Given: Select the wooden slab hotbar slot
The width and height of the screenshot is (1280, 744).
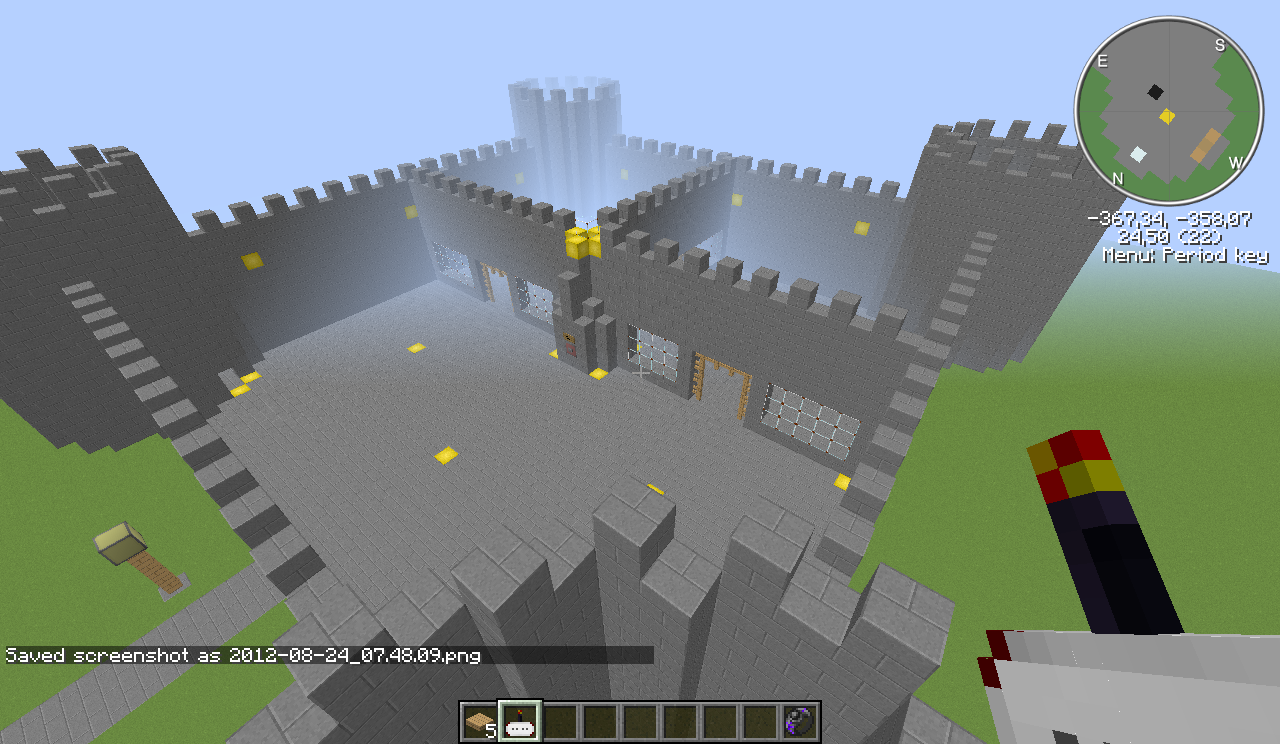Looking at the screenshot, I should (x=480, y=721).
